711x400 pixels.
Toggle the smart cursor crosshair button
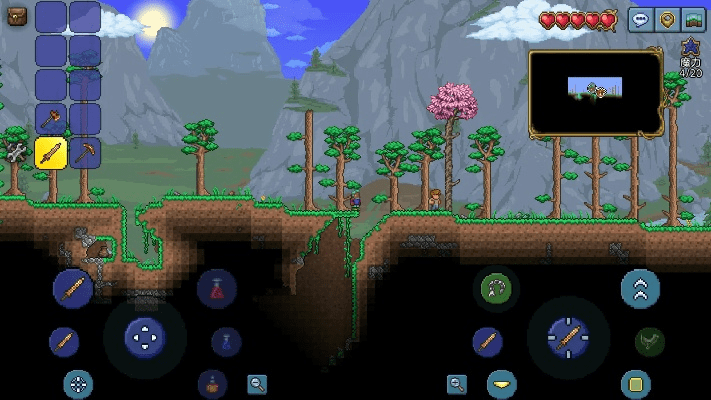click(x=78, y=383)
